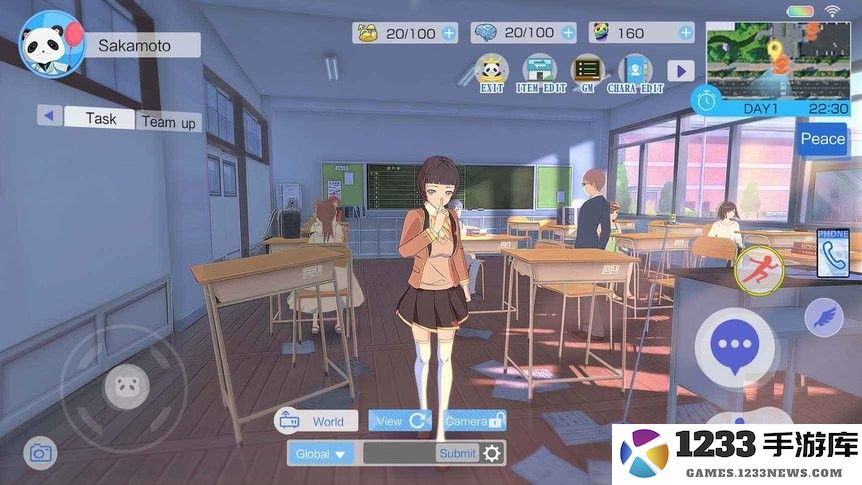Switch to the Team up tab
862x485 pixels.
[x=168, y=122]
